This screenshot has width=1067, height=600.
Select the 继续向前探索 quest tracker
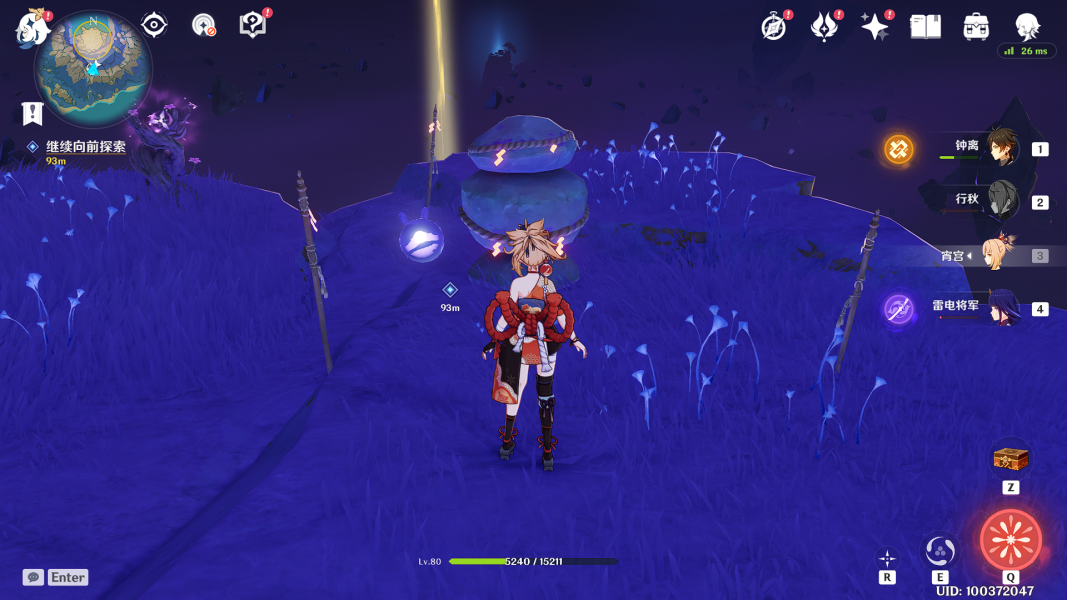tap(86, 147)
